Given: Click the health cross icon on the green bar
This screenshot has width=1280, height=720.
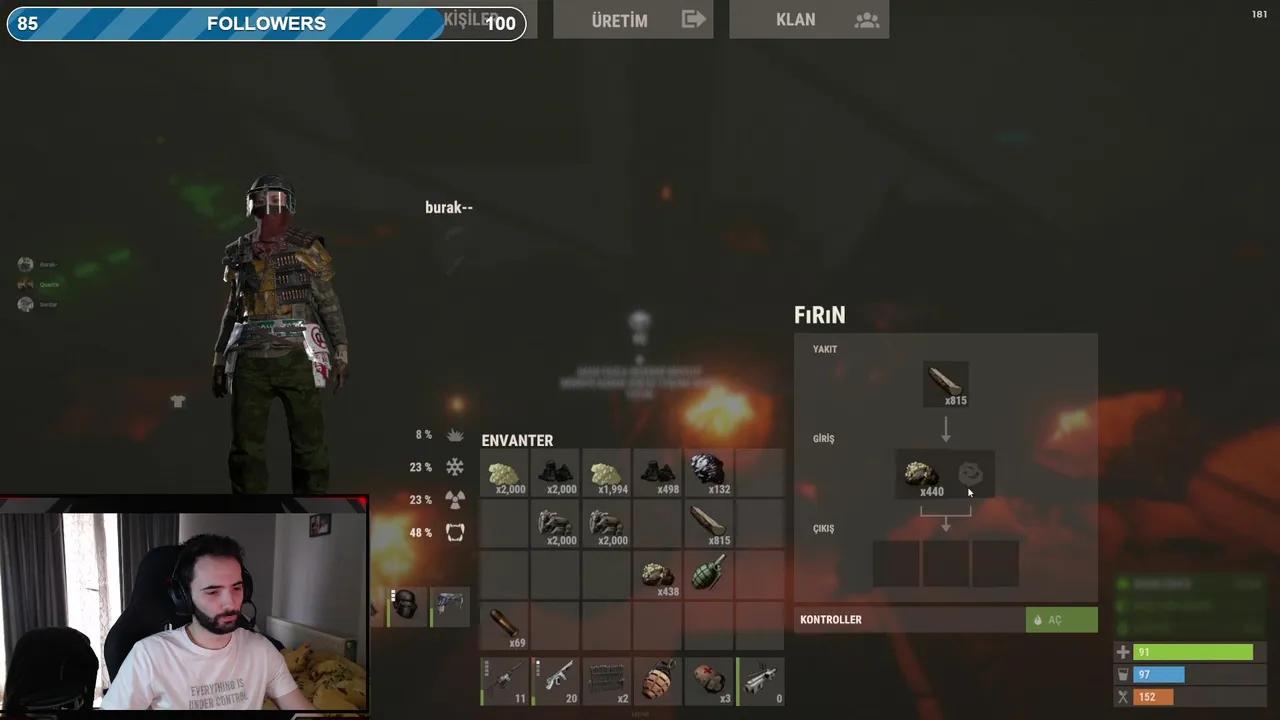Looking at the screenshot, I should click(1123, 651).
